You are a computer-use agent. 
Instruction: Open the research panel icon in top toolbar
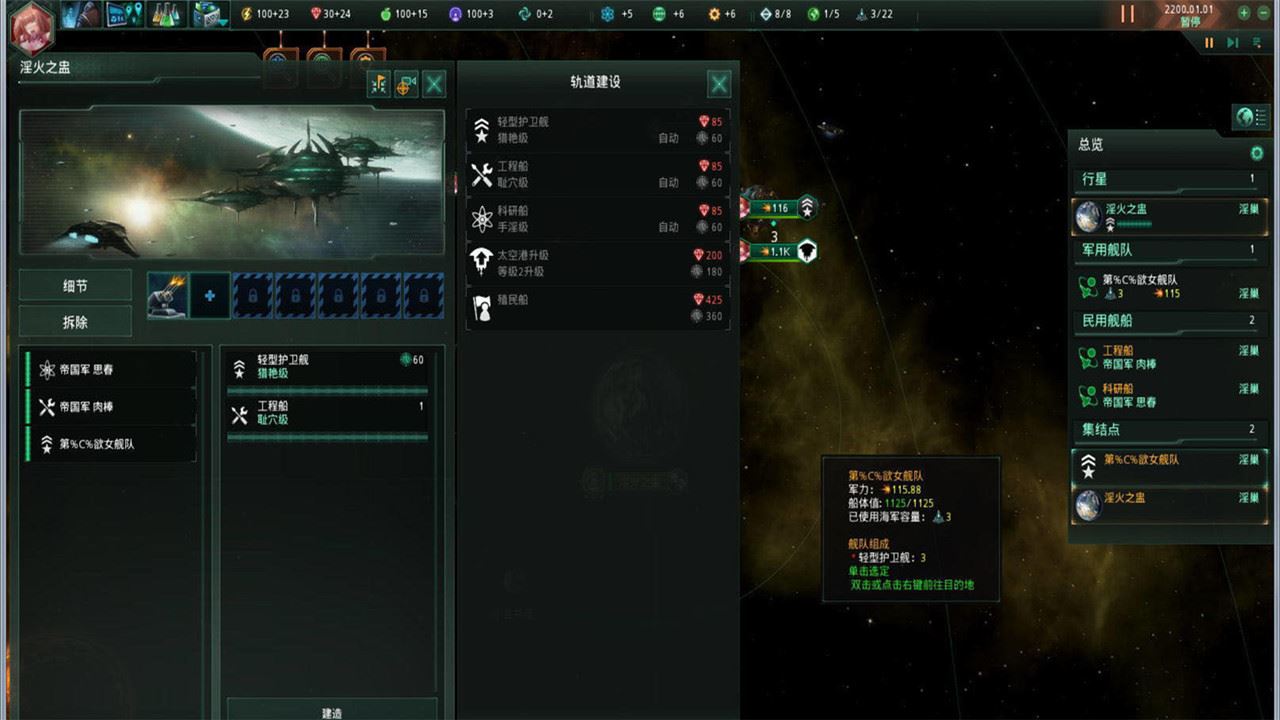168,13
